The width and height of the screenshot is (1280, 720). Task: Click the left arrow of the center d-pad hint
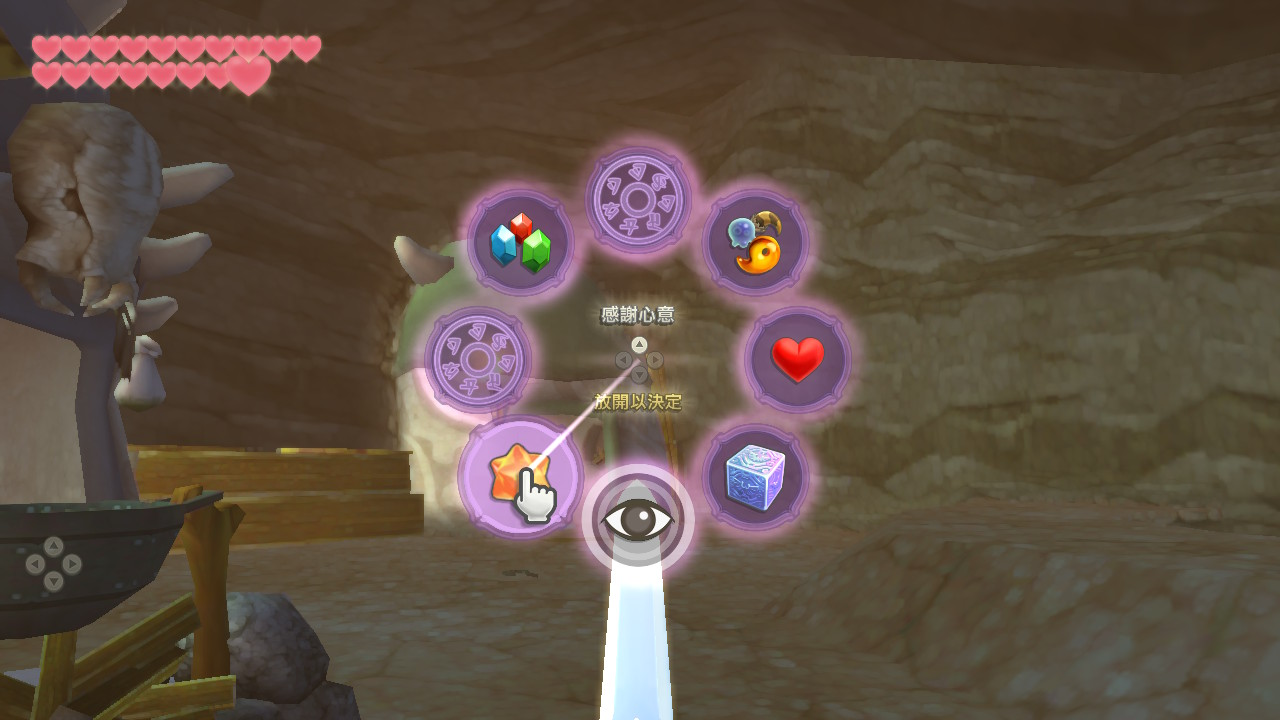(623, 360)
